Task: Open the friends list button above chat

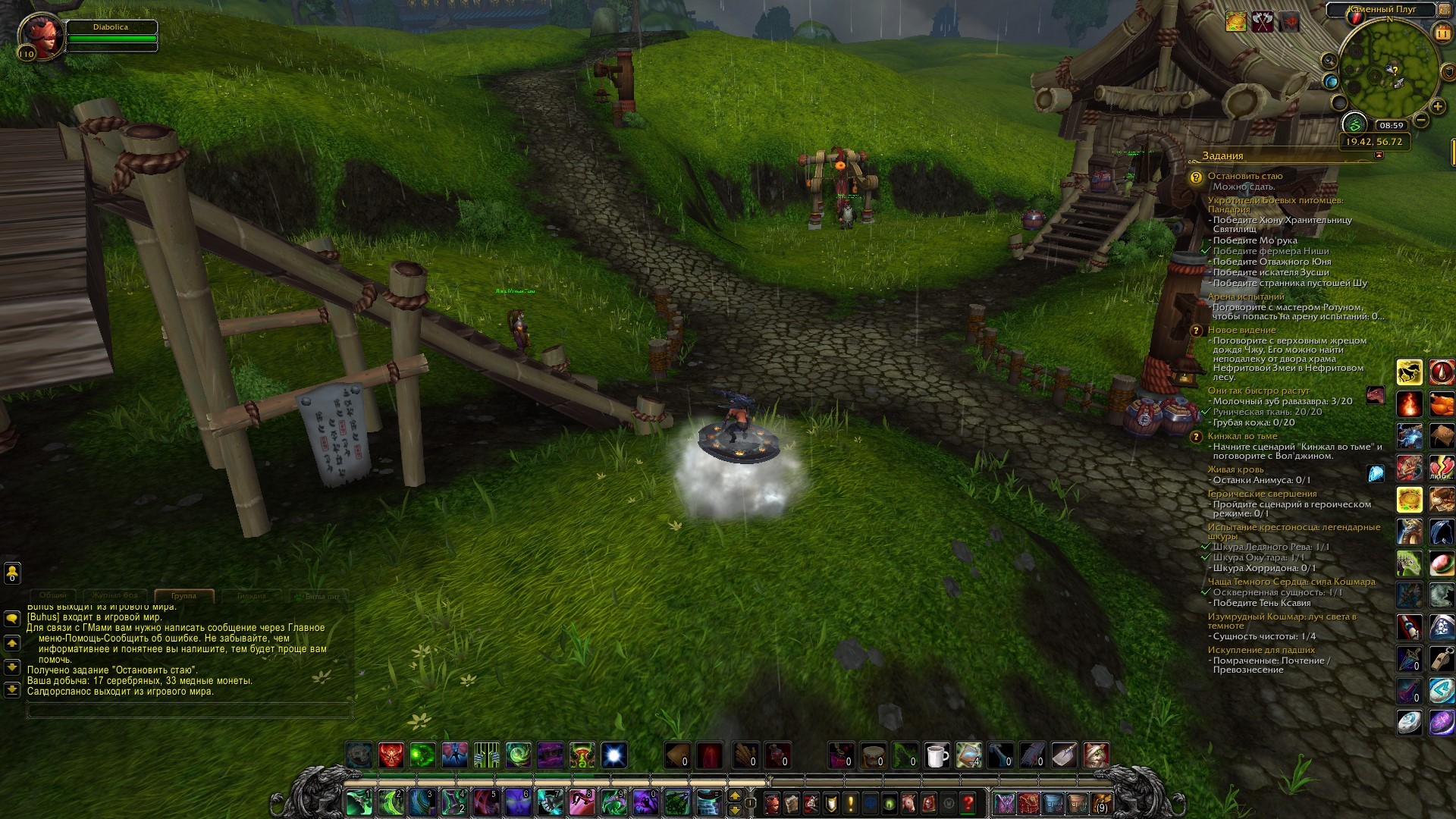Action: [x=12, y=573]
